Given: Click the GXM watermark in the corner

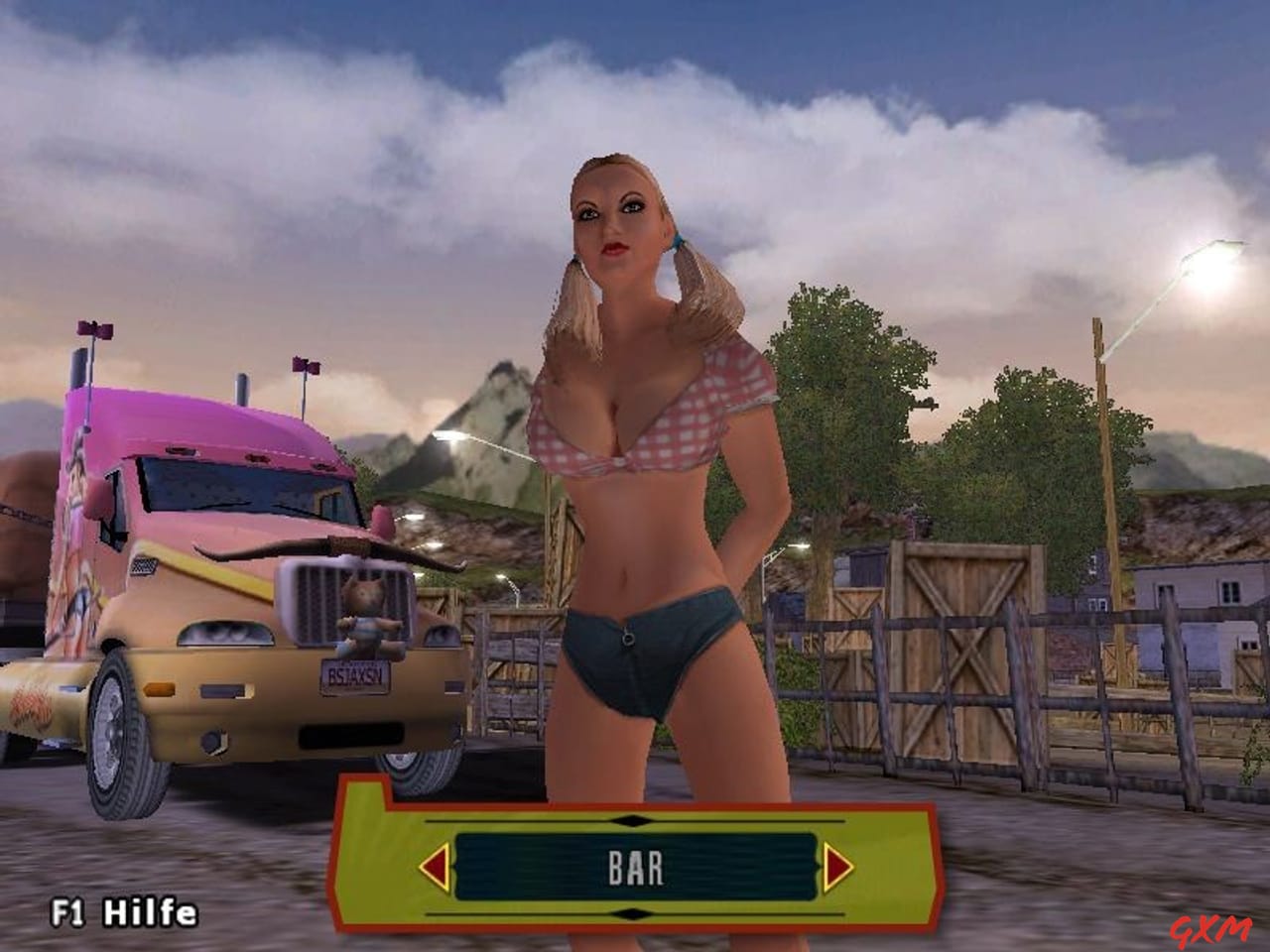Looking at the screenshot, I should [x=1210, y=929].
